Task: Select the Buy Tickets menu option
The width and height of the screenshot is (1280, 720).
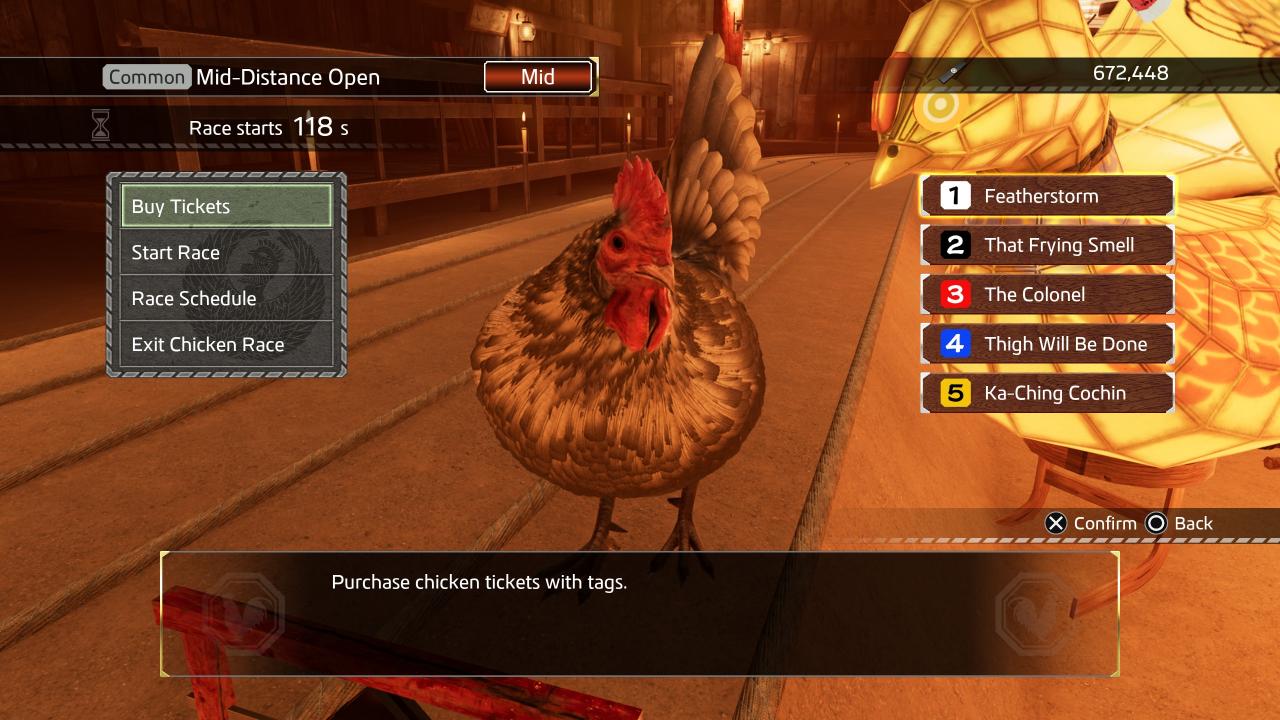Action: coord(226,206)
